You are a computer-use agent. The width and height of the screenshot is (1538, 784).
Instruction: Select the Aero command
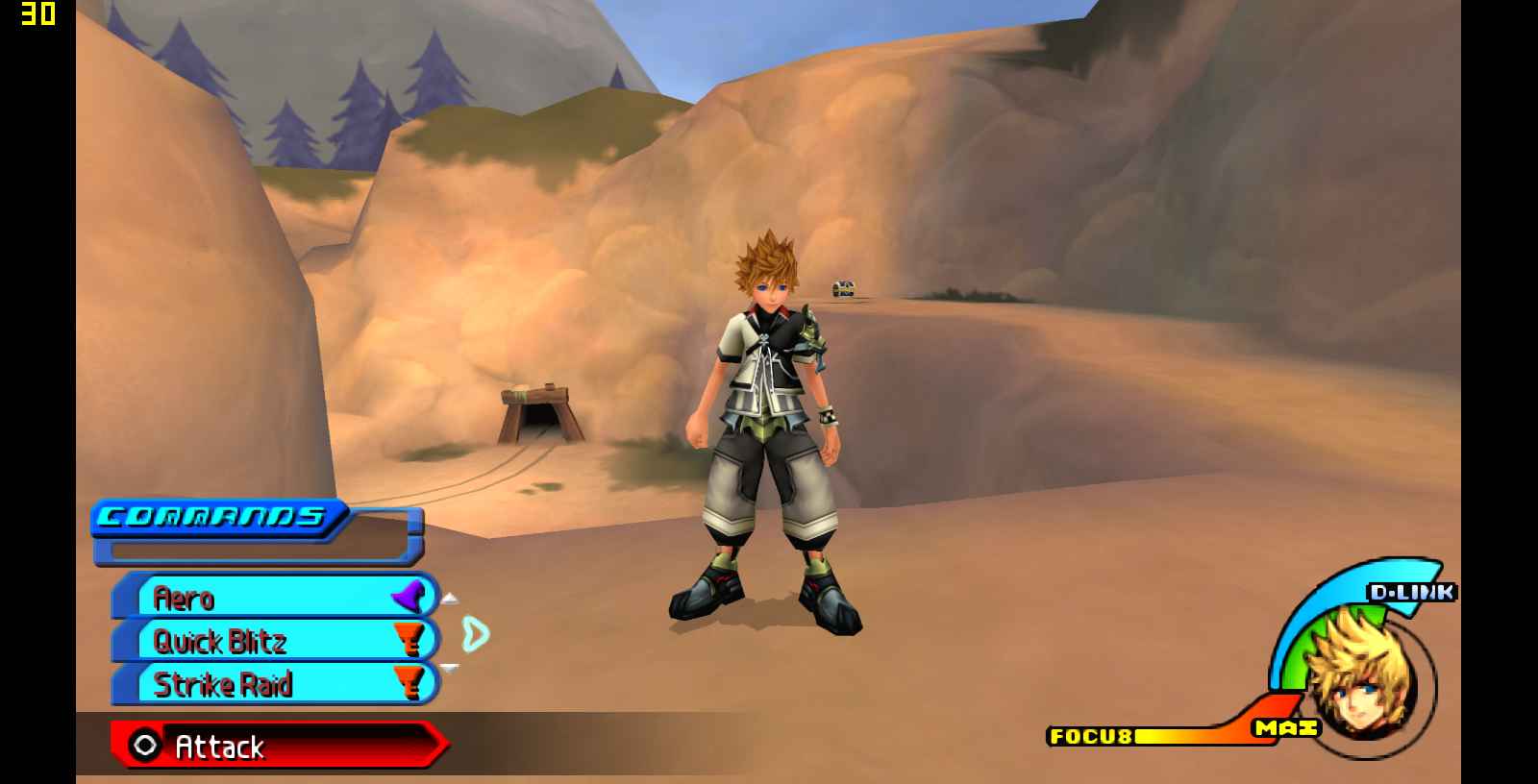[275, 598]
